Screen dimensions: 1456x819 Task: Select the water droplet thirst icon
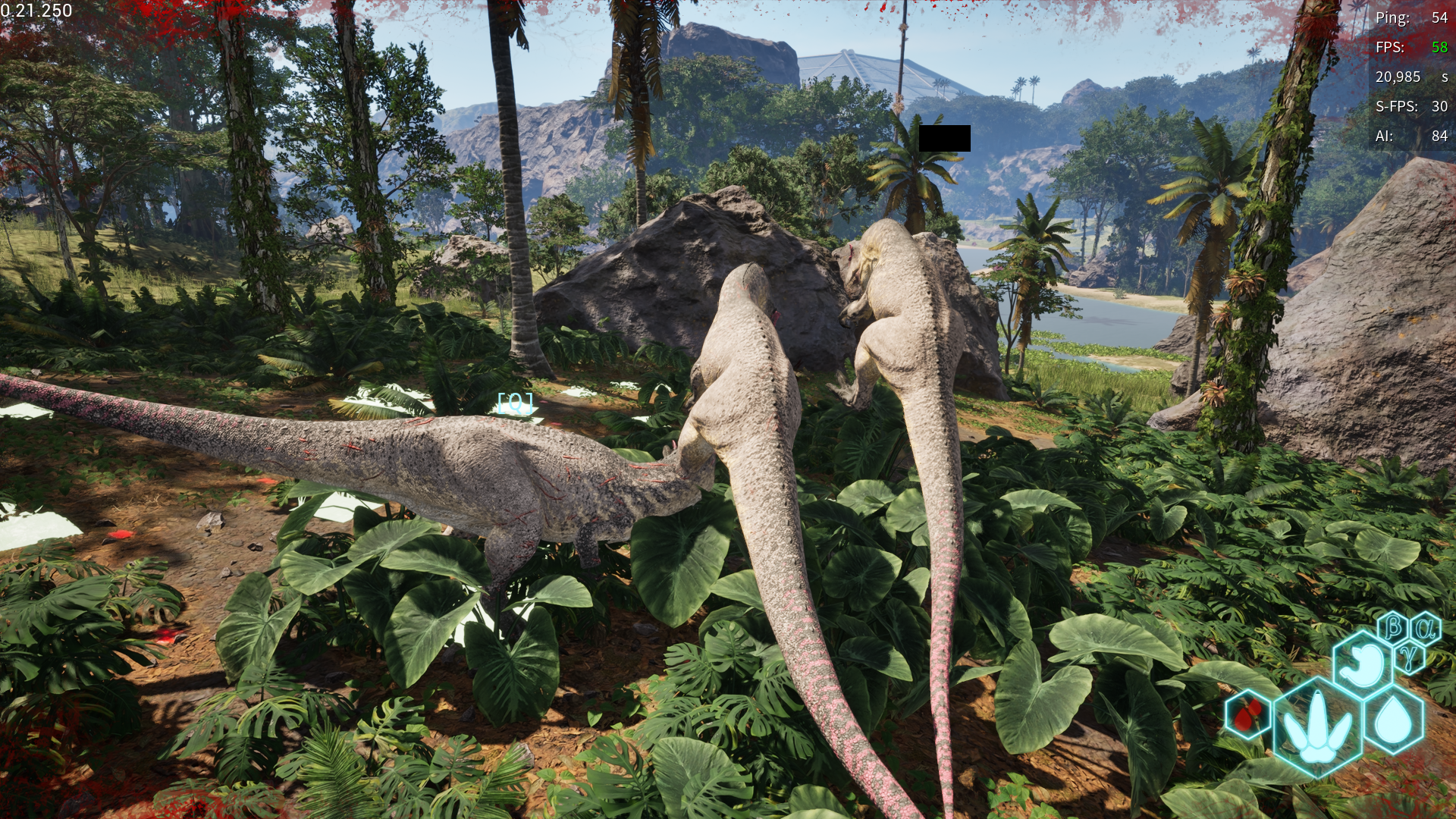coord(1395,720)
